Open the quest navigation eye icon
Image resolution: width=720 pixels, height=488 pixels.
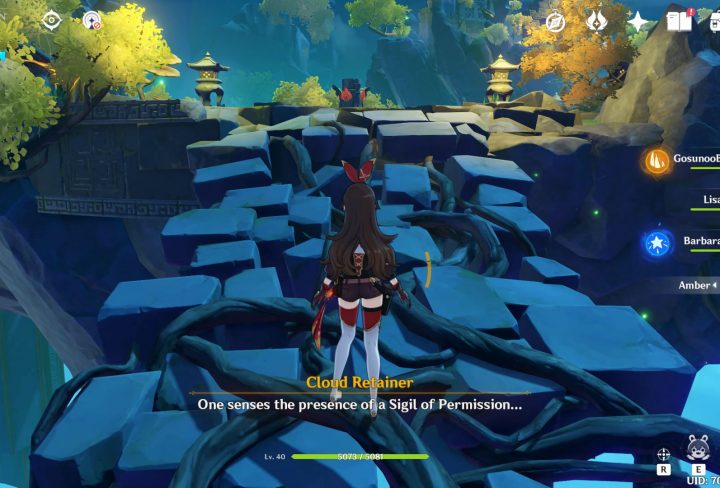pyautogui.click(x=52, y=20)
